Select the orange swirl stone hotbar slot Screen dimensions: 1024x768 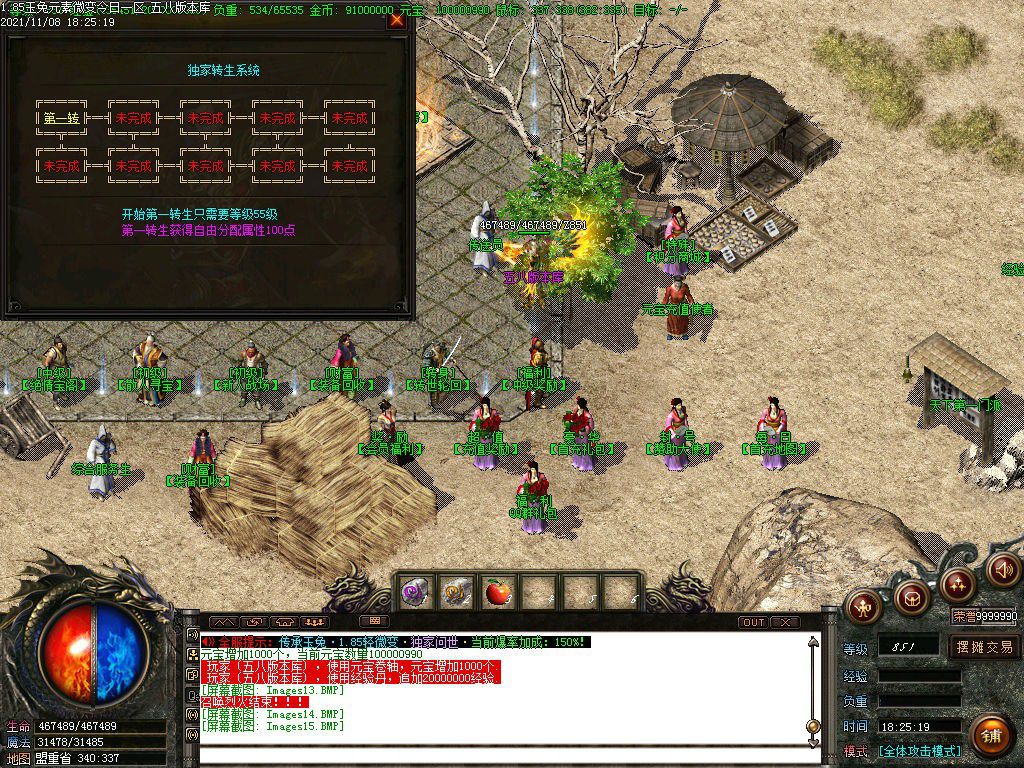point(457,593)
